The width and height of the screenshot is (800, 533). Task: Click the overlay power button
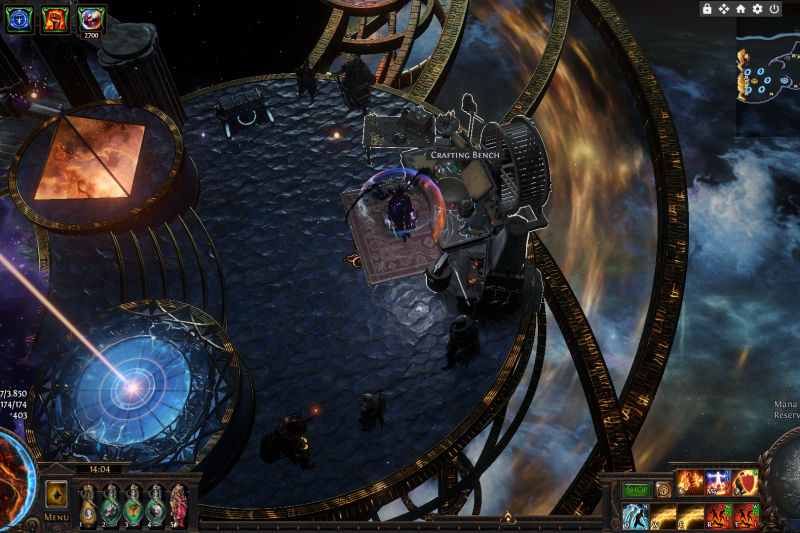[x=774, y=9]
